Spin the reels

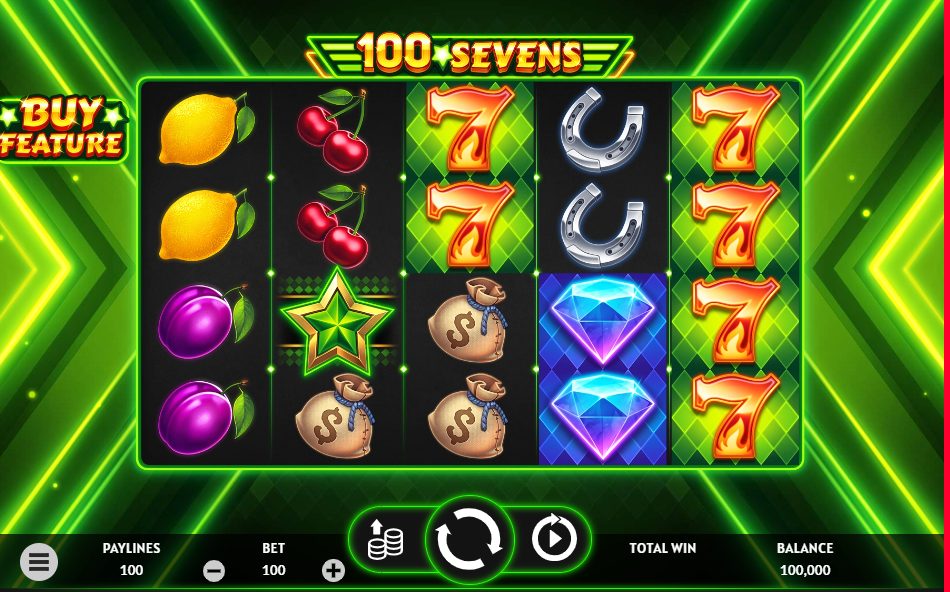[x=469, y=540]
